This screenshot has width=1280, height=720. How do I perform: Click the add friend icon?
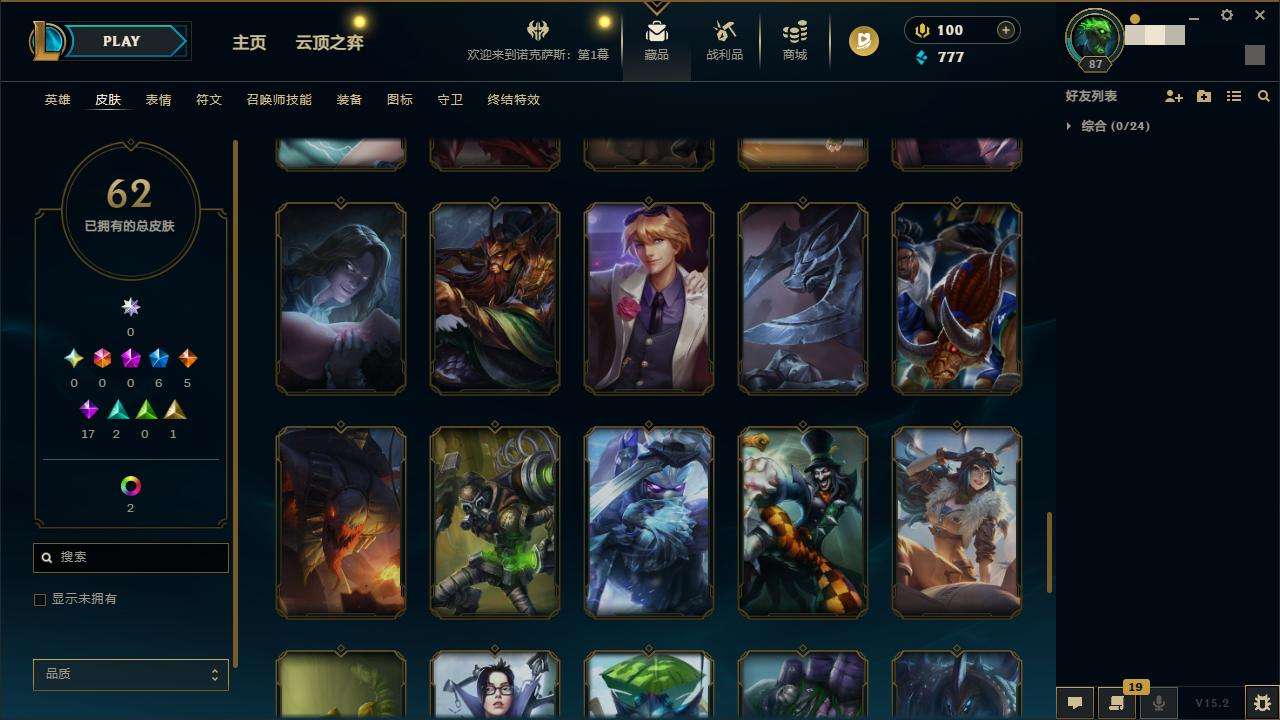(1173, 97)
